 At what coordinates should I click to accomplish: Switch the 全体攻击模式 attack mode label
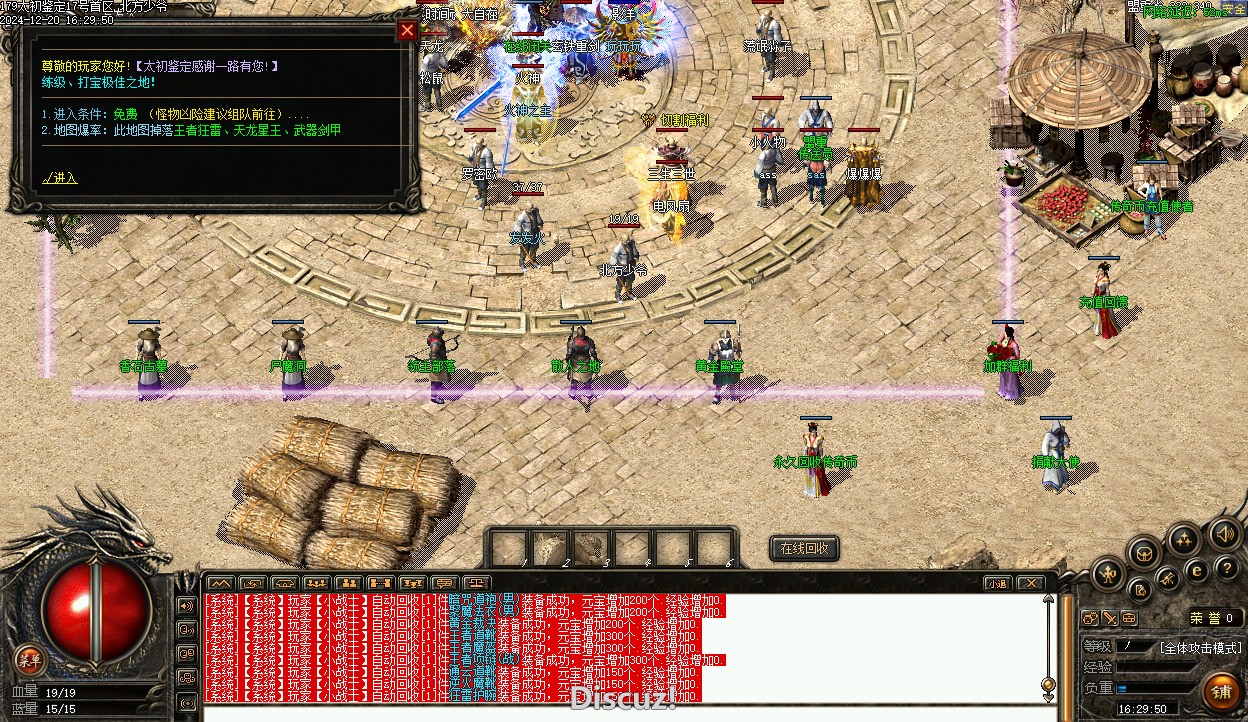[1201, 648]
